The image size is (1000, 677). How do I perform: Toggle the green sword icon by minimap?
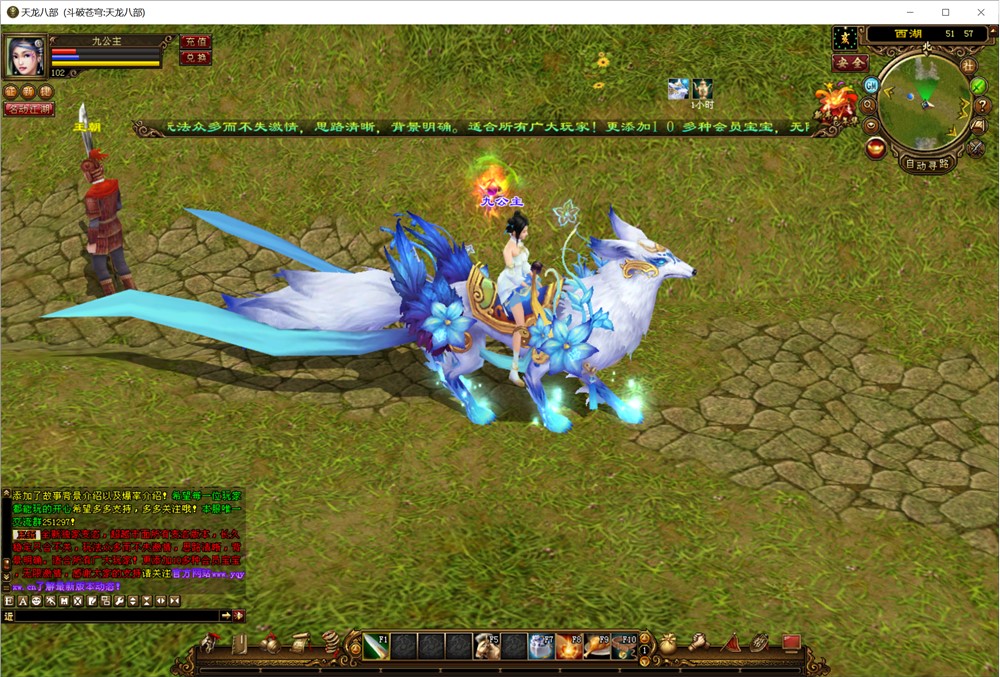pos(979,86)
